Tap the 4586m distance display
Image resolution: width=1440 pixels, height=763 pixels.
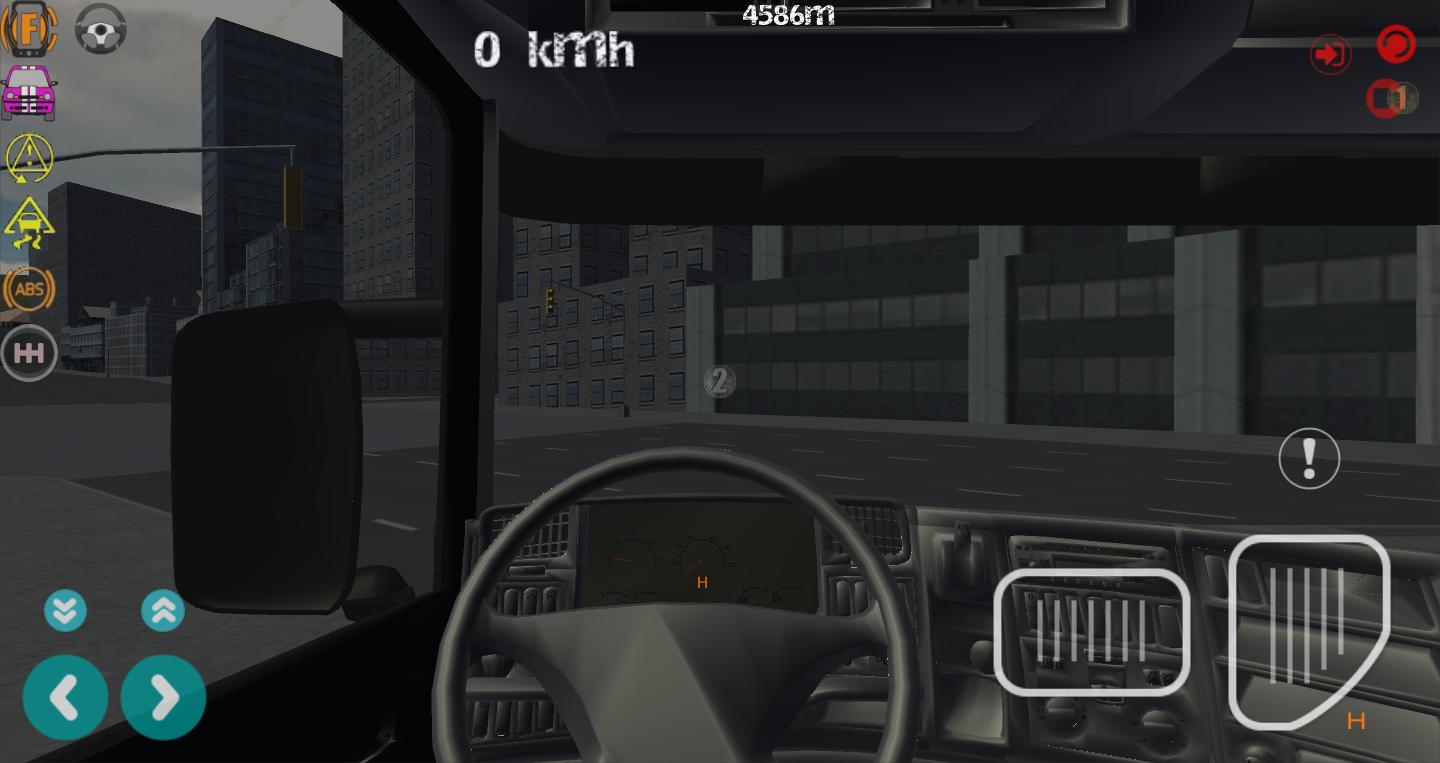(x=786, y=13)
